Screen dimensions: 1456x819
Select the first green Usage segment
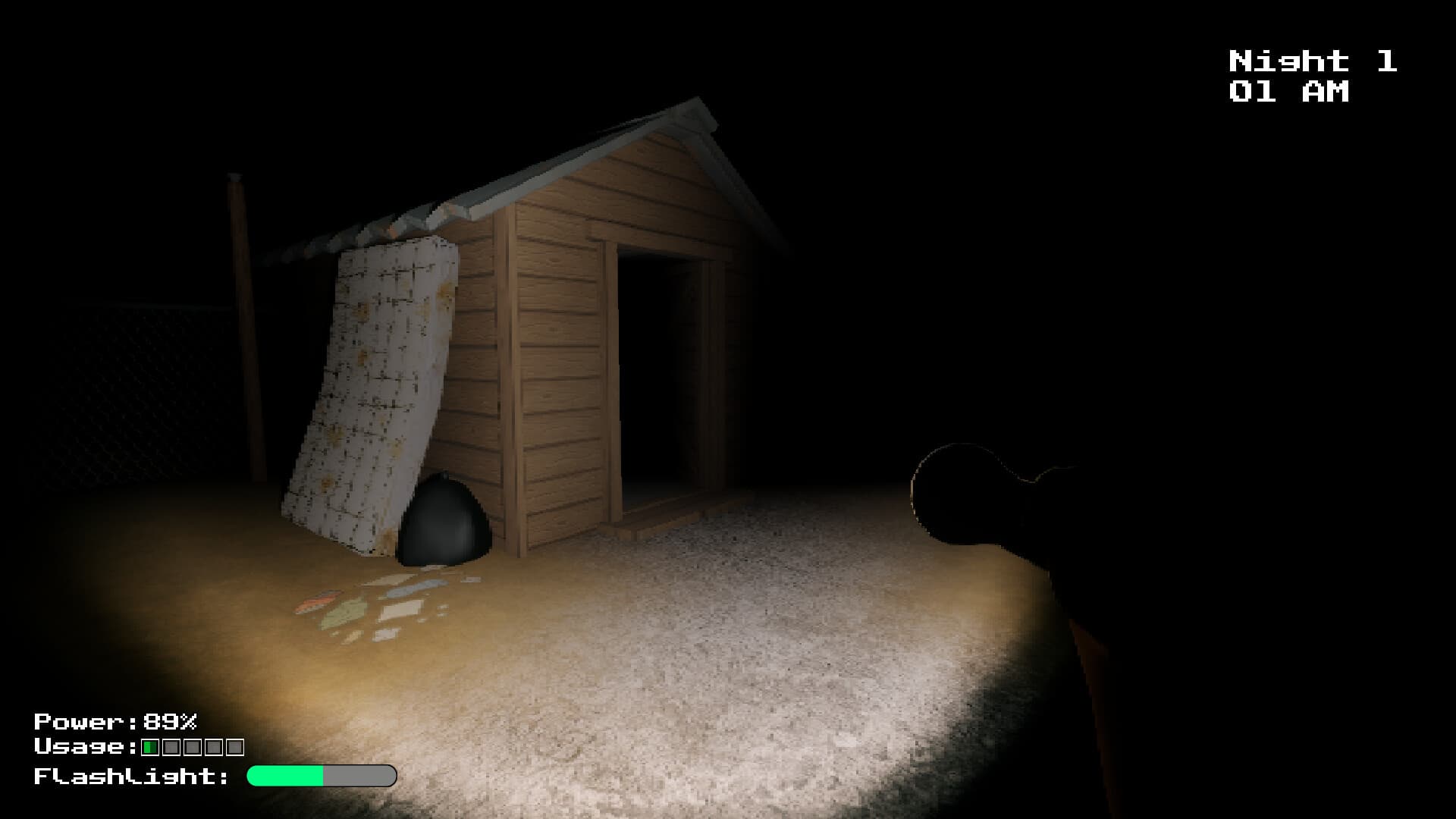tap(149, 748)
